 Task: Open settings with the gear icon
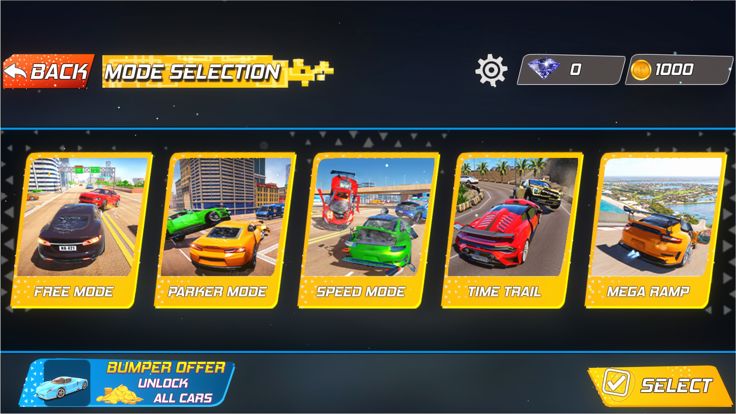tap(491, 70)
